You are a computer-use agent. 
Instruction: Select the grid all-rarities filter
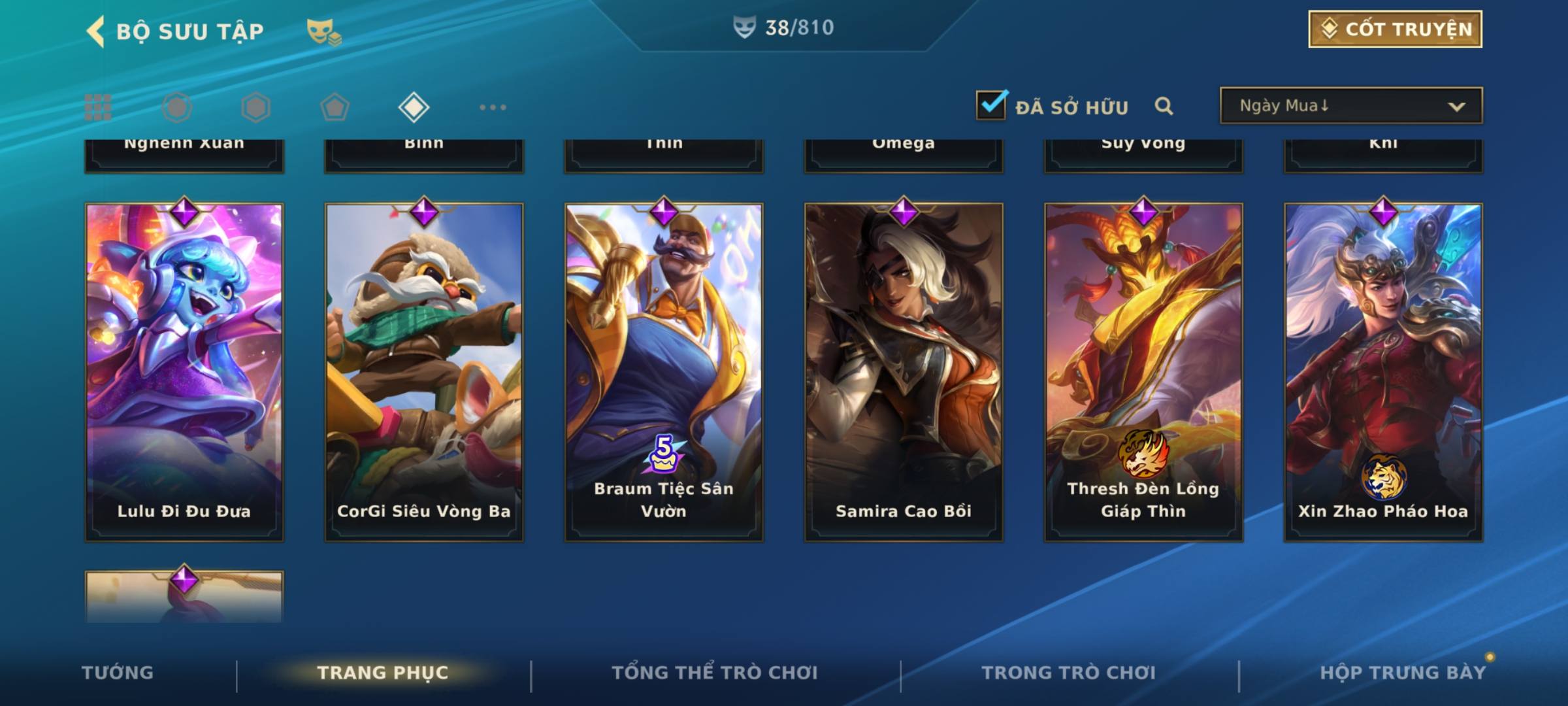(98, 107)
